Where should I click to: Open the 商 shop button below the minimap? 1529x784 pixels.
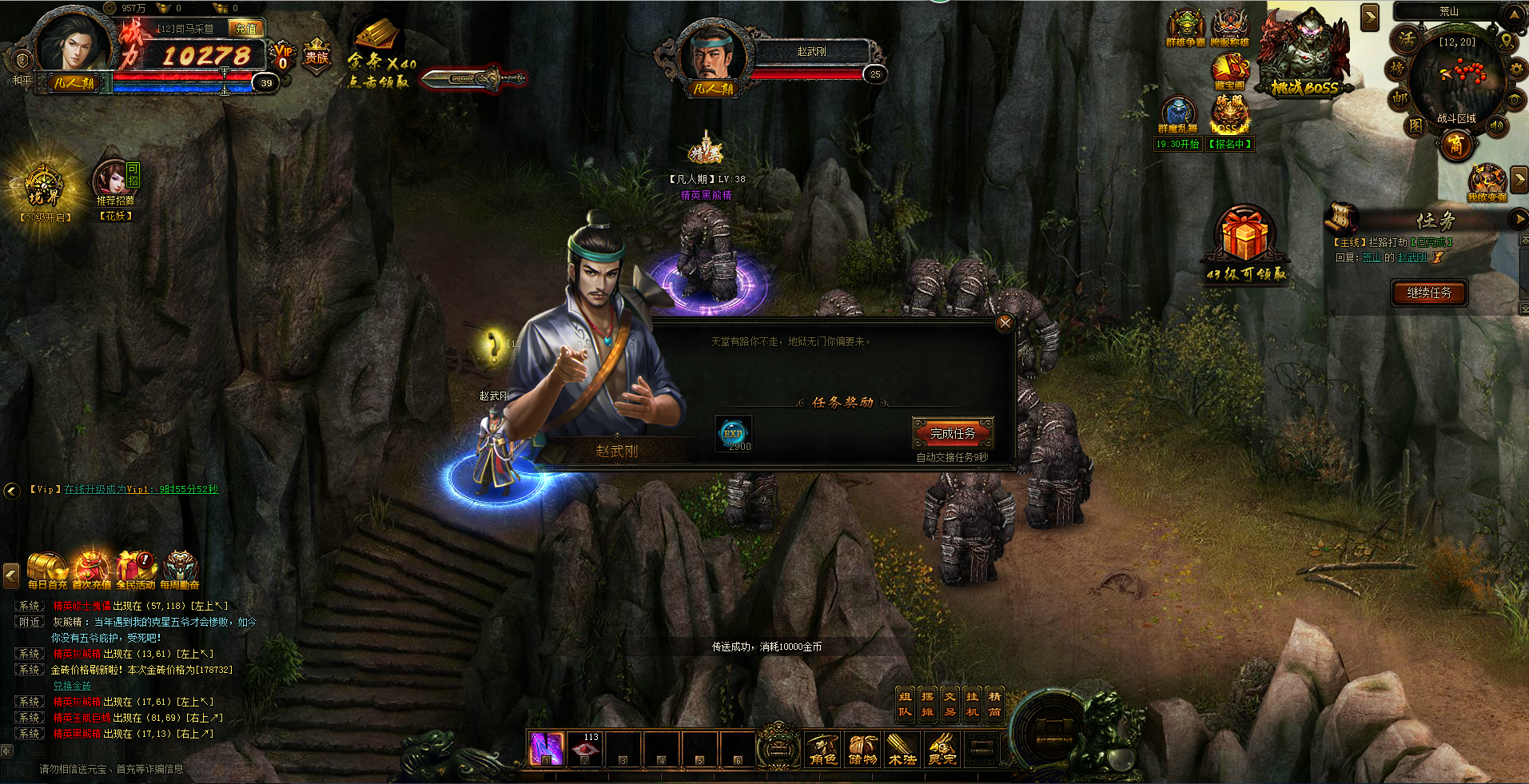click(x=1456, y=145)
